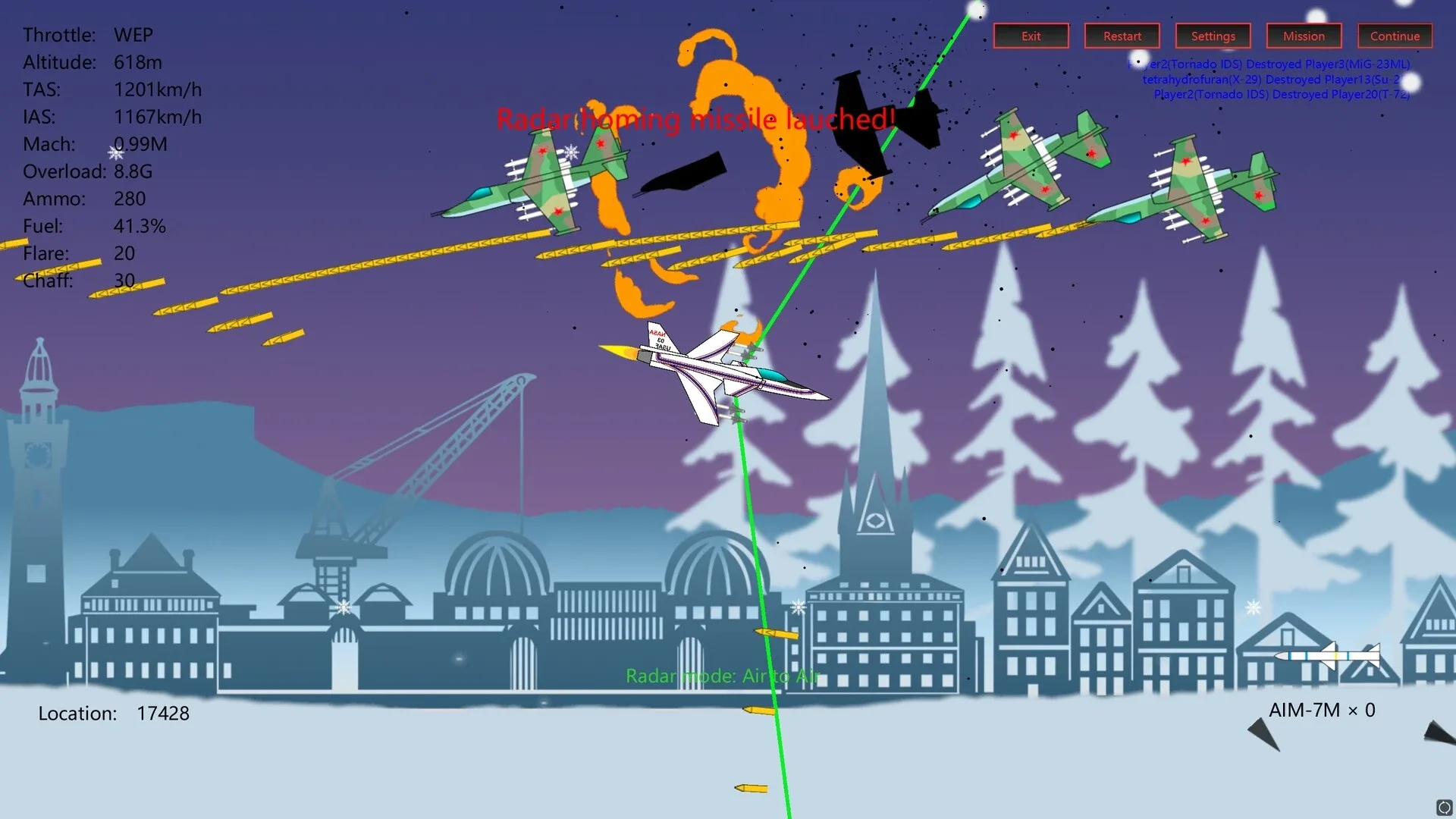Click the spinning reload icon in bottom-right corner
The height and width of the screenshot is (819, 1456).
(1444, 807)
